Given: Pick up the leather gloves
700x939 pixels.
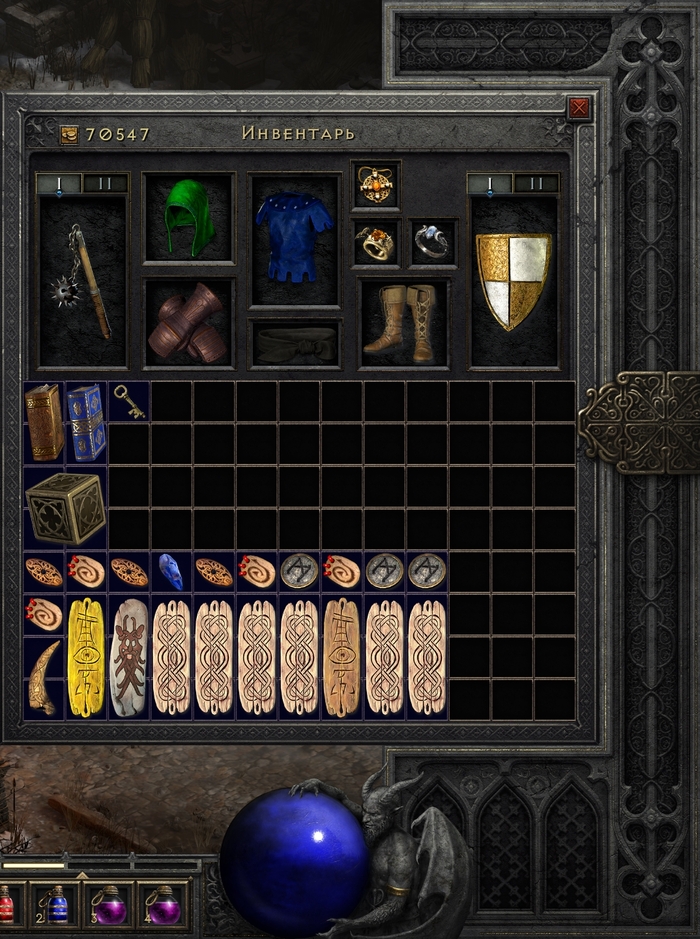Looking at the screenshot, I should pos(189,322).
